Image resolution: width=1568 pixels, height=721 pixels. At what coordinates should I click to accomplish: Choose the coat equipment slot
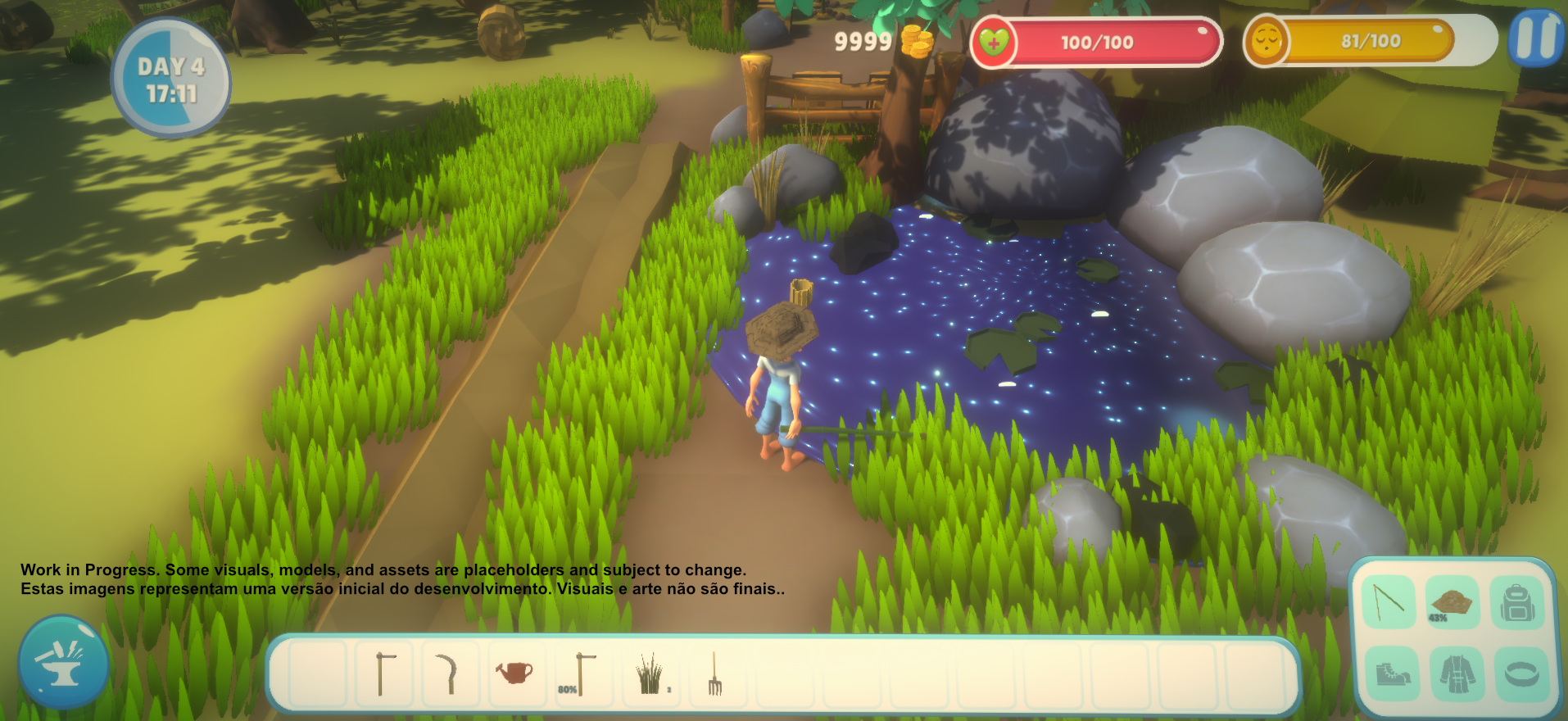pyautogui.click(x=1457, y=673)
